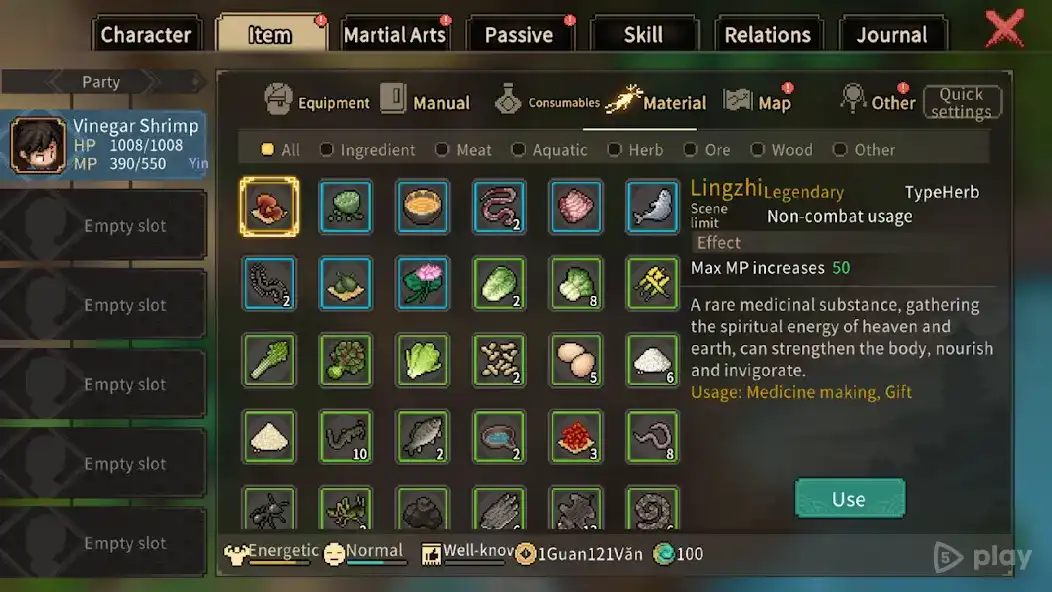Image resolution: width=1052 pixels, height=592 pixels.
Task: Select Vinegar Shrimp in the party list
Action: 104,144
